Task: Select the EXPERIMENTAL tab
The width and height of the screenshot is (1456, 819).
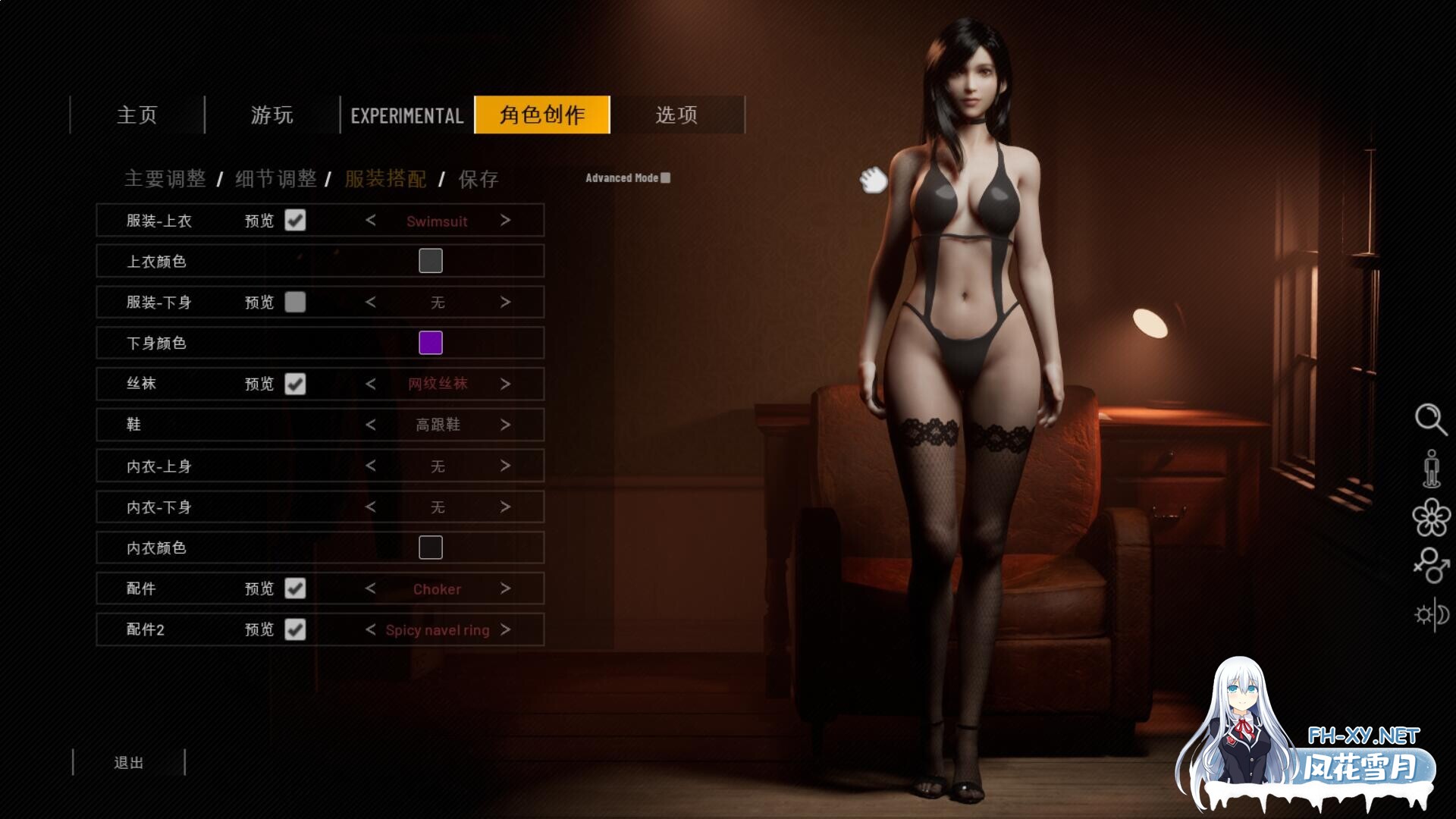Action: point(407,115)
